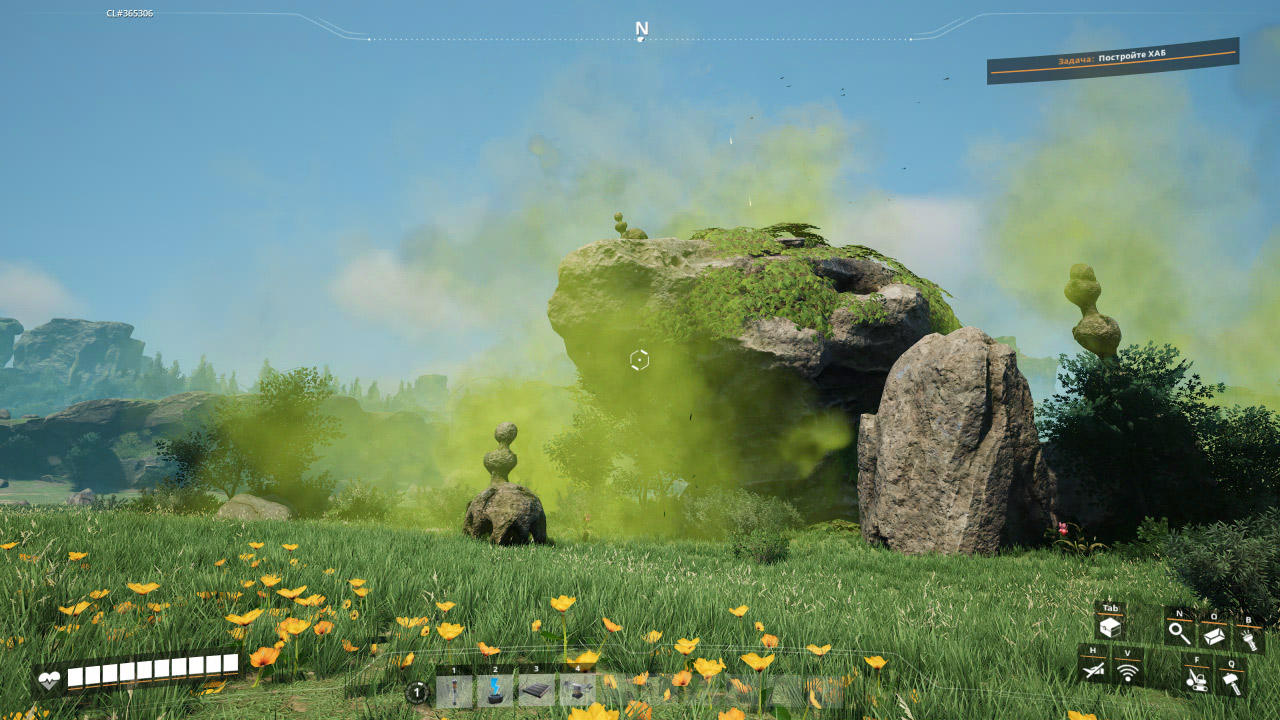The height and width of the screenshot is (720, 1280).
Task: Select the craft bench in hotbar slot 4
Action: coord(576,690)
